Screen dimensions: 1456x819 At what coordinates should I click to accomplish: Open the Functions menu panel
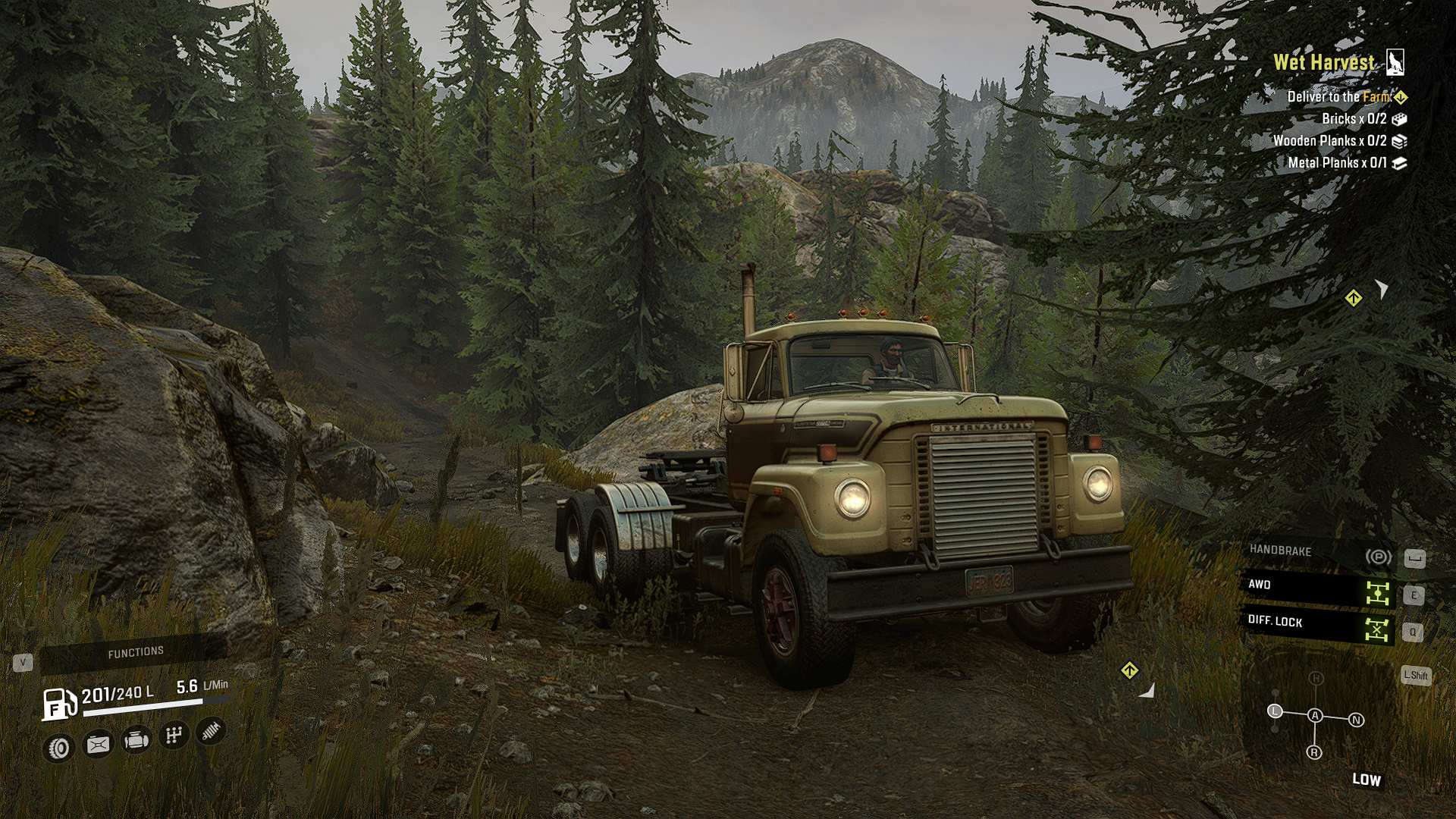tap(135, 652)
